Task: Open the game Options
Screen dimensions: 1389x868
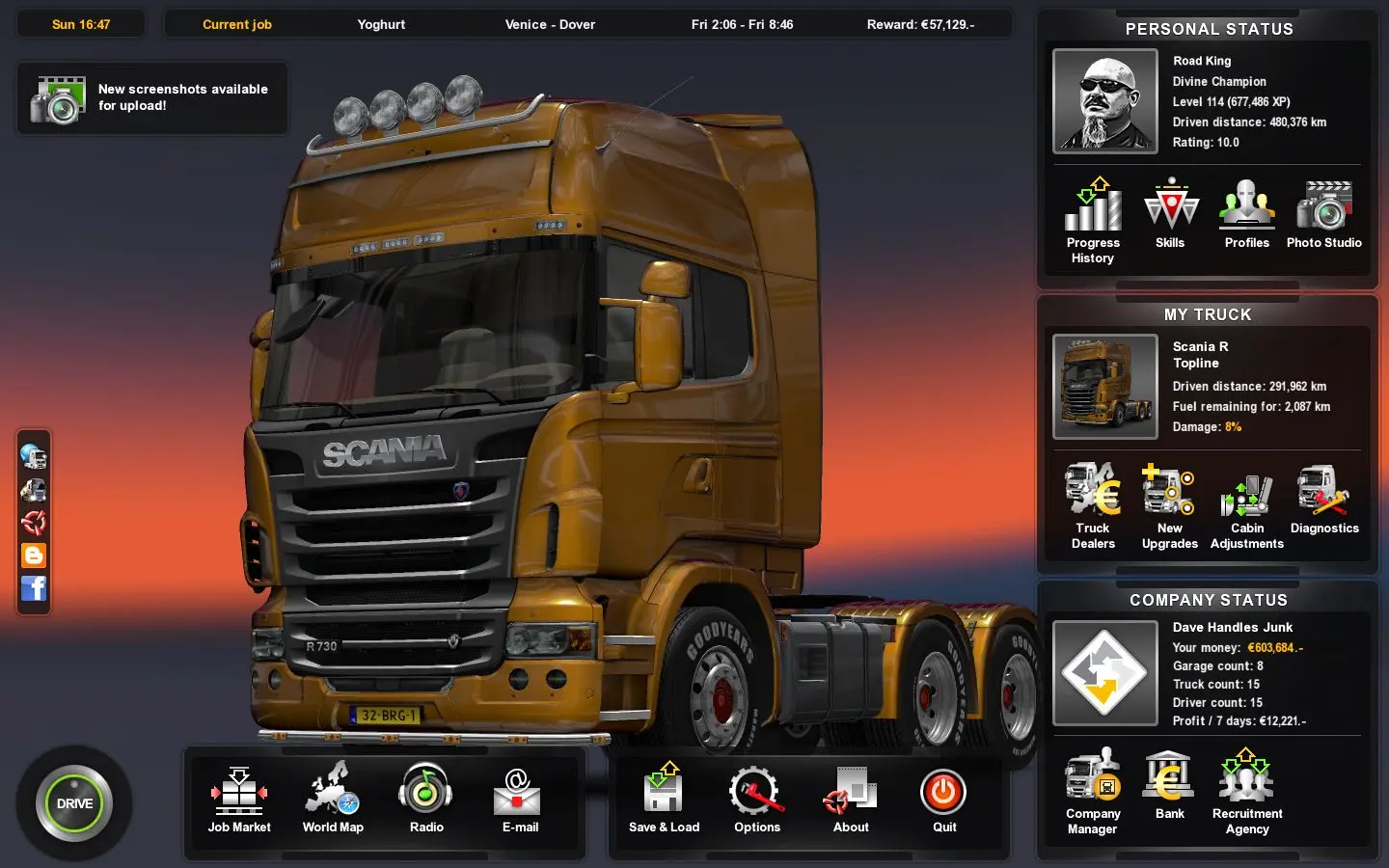Action: [x=757, y=797]
